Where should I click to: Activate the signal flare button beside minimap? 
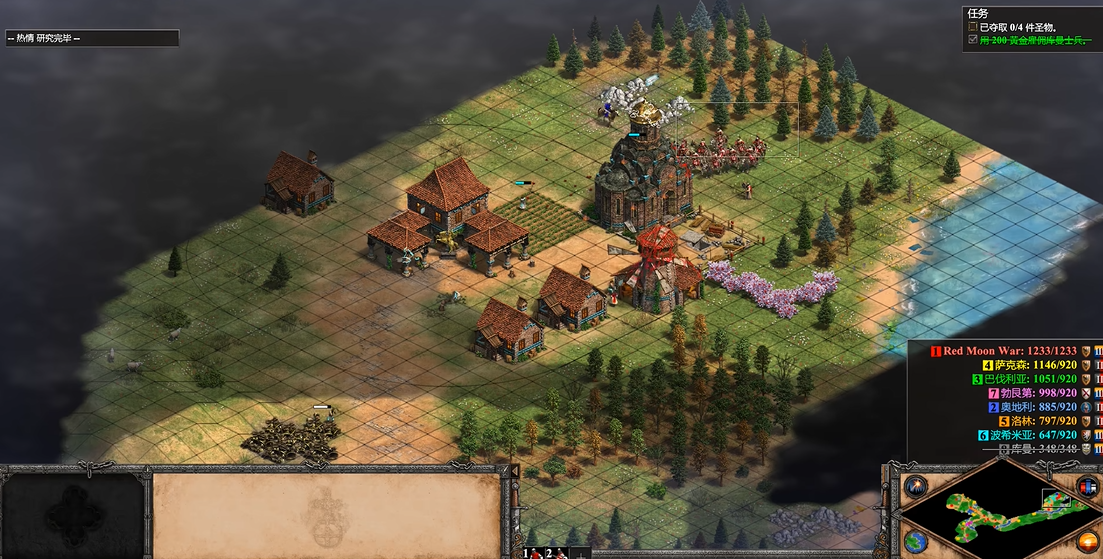tap(914, 487)
